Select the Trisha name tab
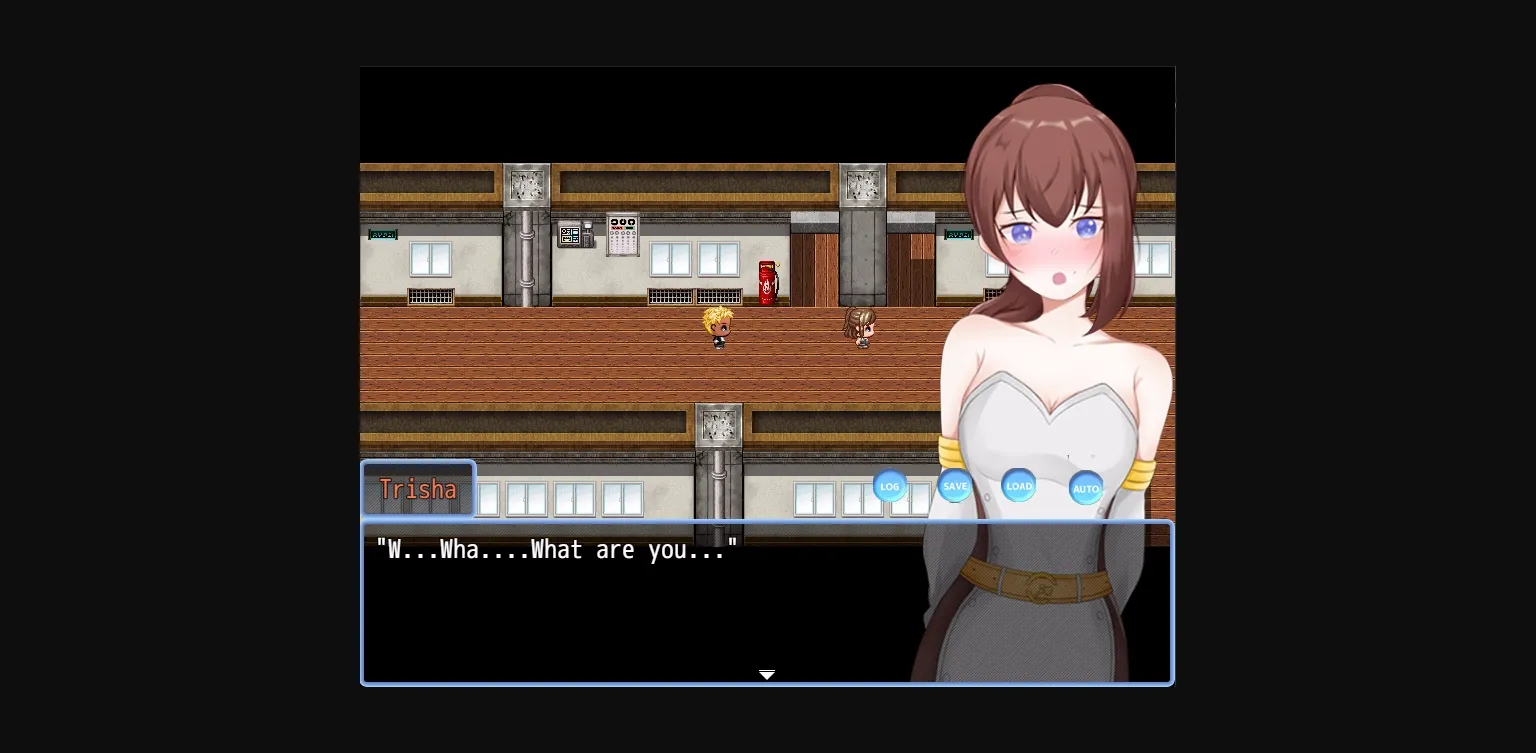This screenshot has height=753, width=1536. 418,488
